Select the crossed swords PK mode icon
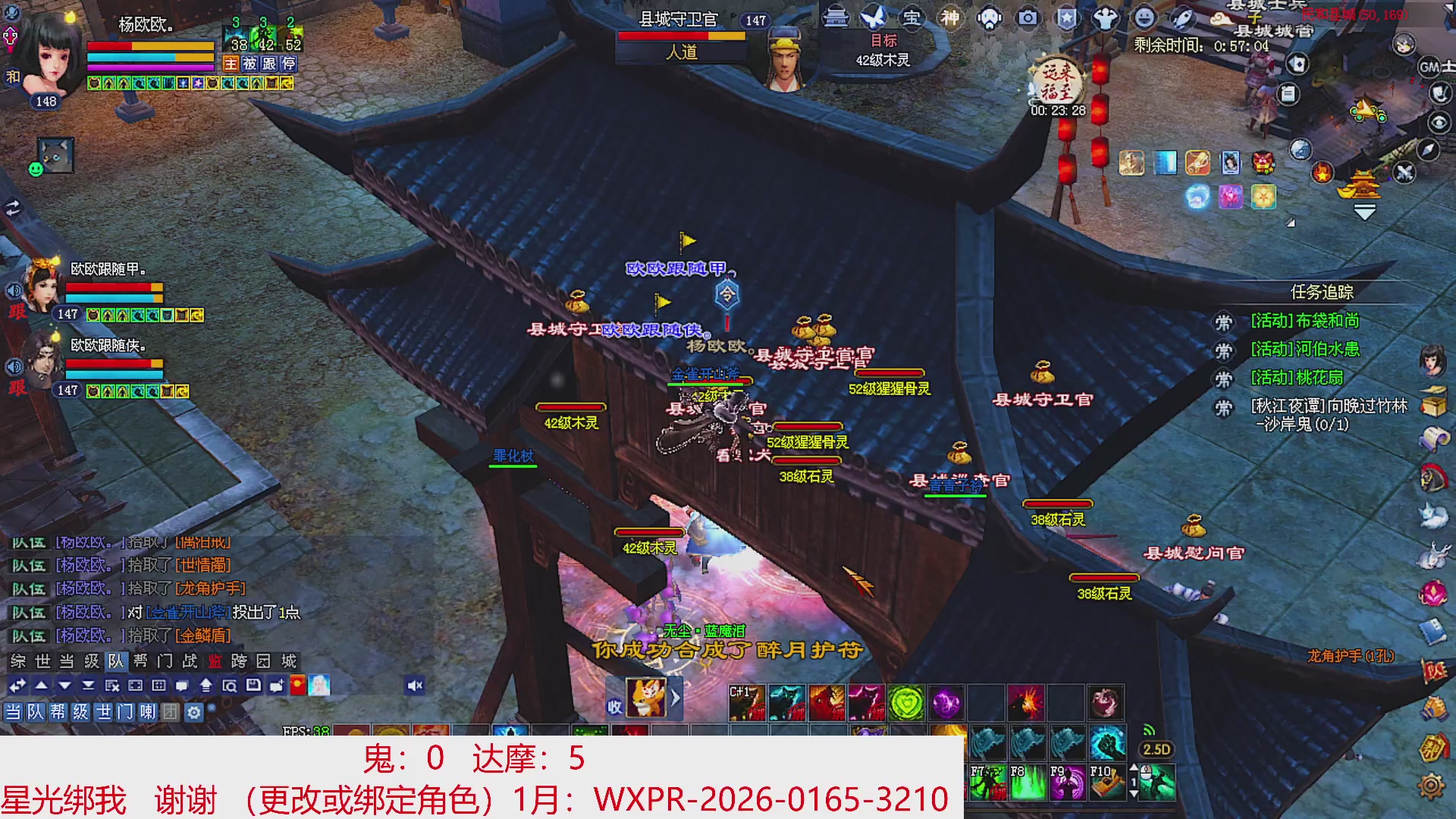Screen dimensions: 1456x819 [1403, 173]
